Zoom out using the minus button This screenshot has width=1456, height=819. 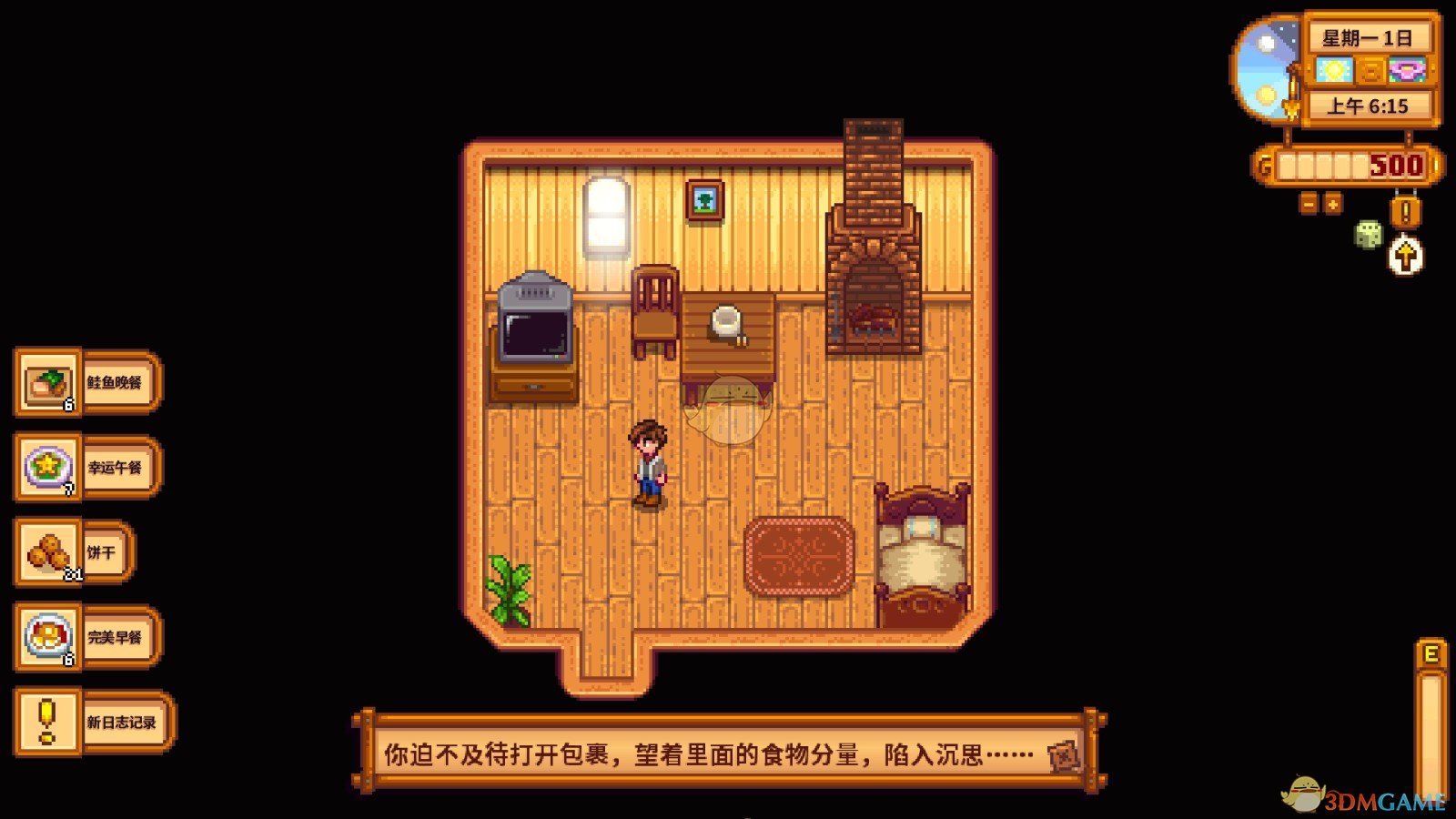click(1308, 203)
